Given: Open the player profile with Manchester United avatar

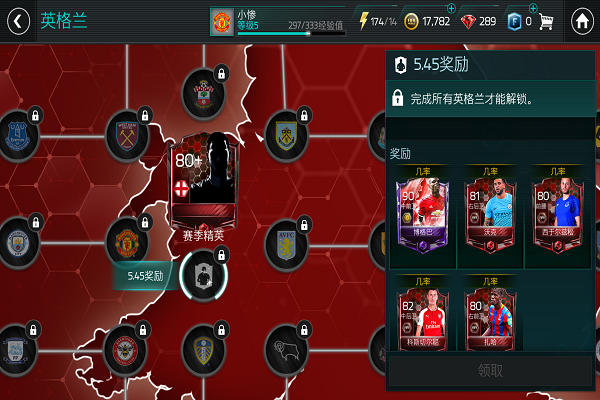Looking at the screenshot, I should (x=222, y=21).
